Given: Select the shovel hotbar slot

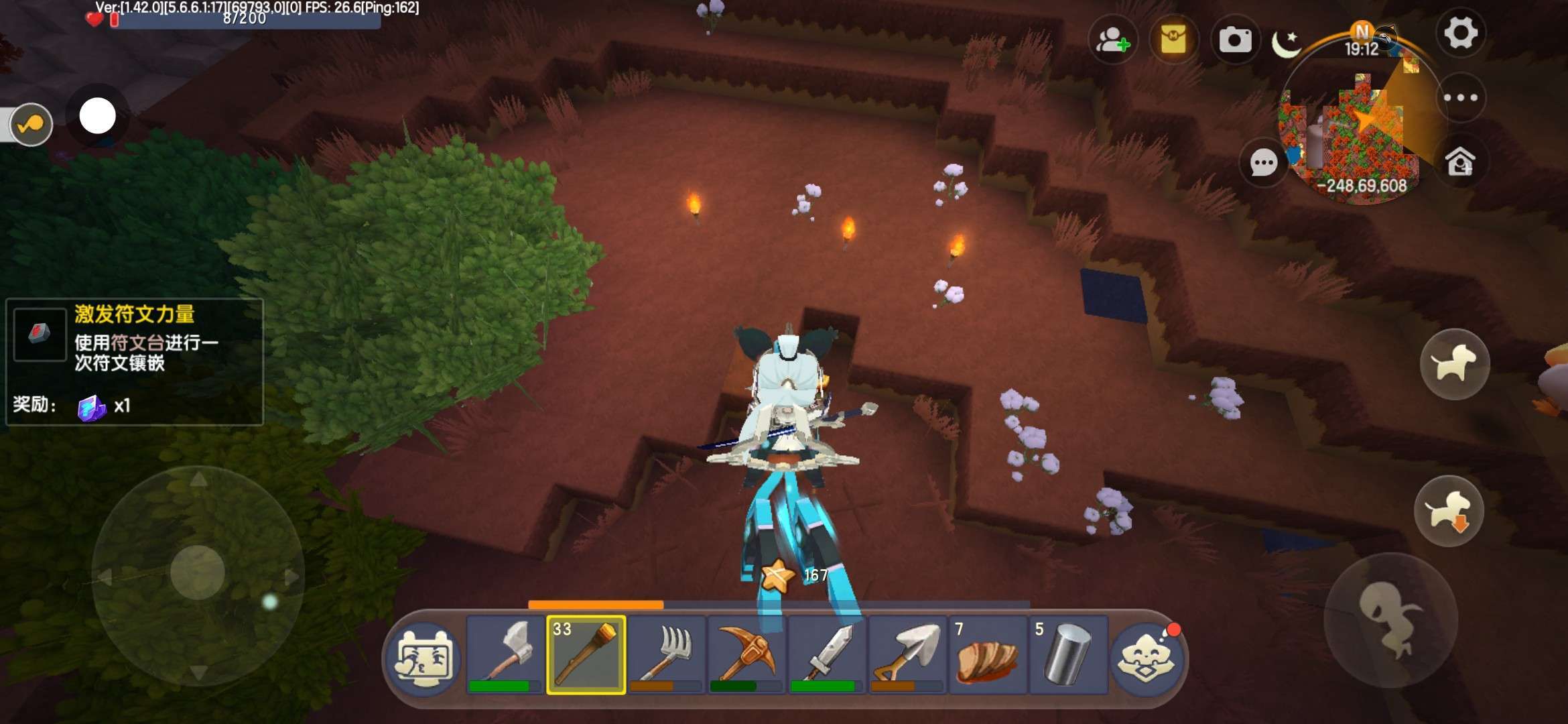Looking at the screenshot, I should 908,655.
